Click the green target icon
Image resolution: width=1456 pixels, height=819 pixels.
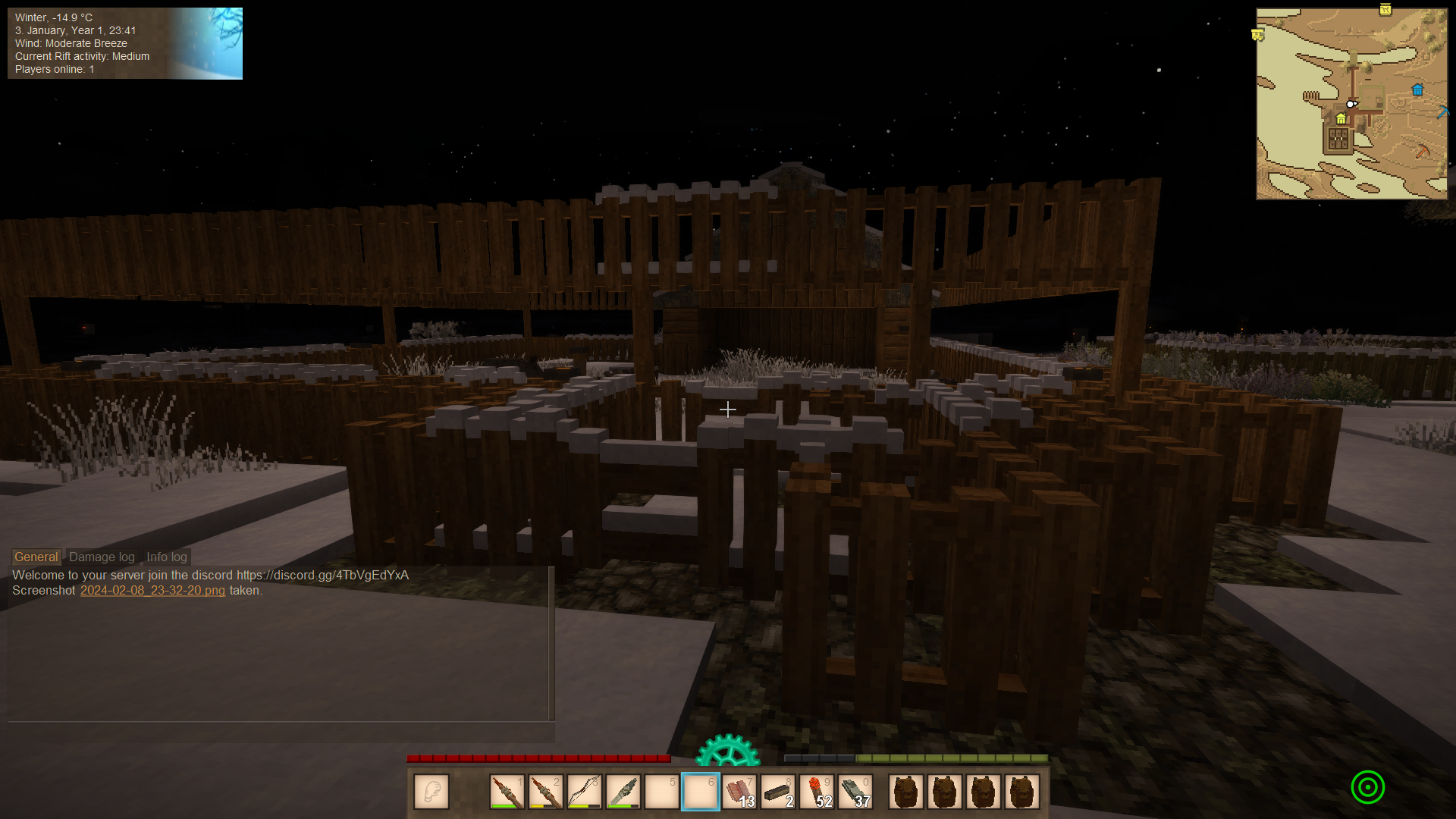(1367, 787)
